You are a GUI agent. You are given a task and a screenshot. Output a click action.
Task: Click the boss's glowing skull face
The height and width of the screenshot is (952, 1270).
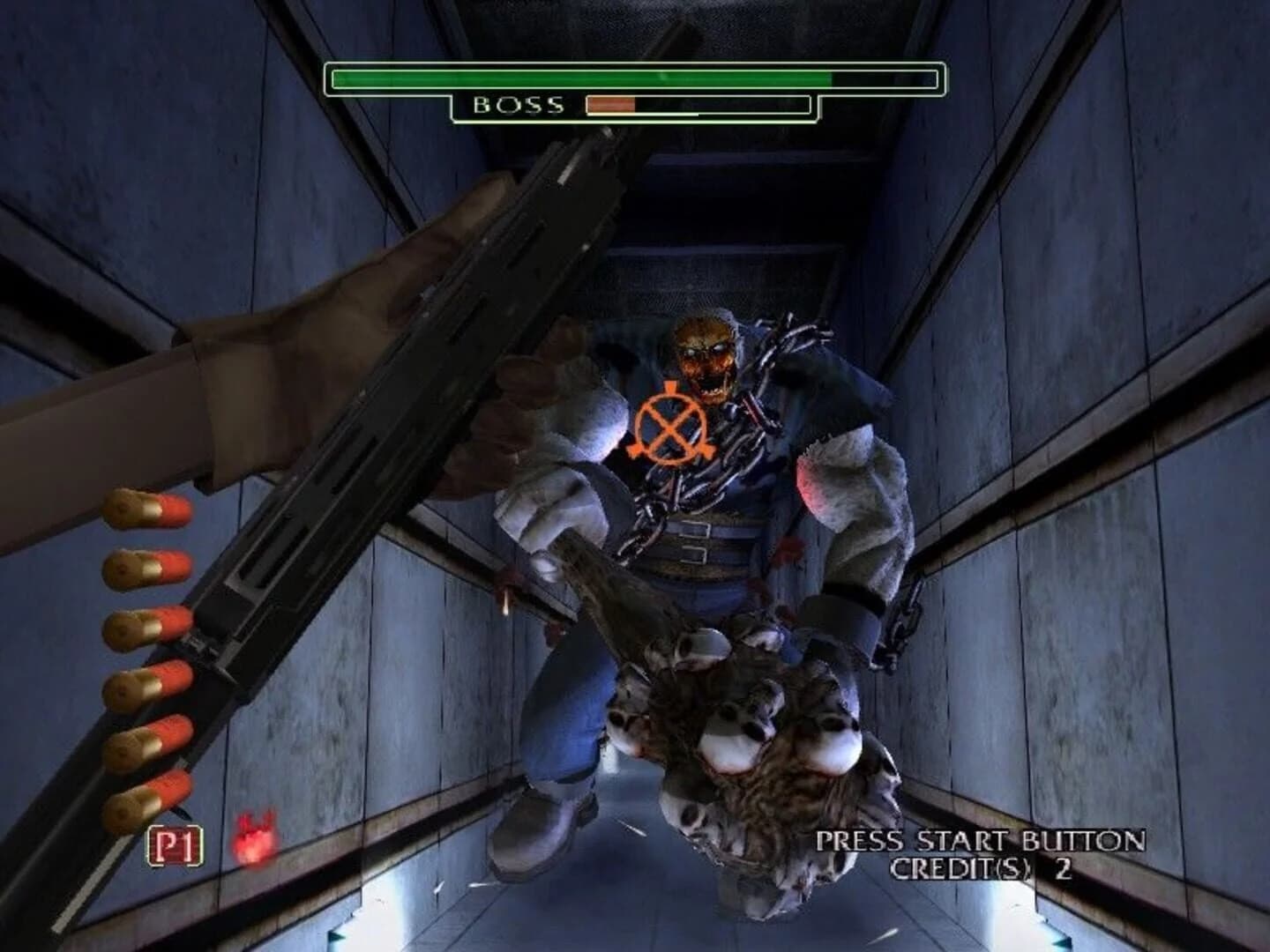coord(703,353)
